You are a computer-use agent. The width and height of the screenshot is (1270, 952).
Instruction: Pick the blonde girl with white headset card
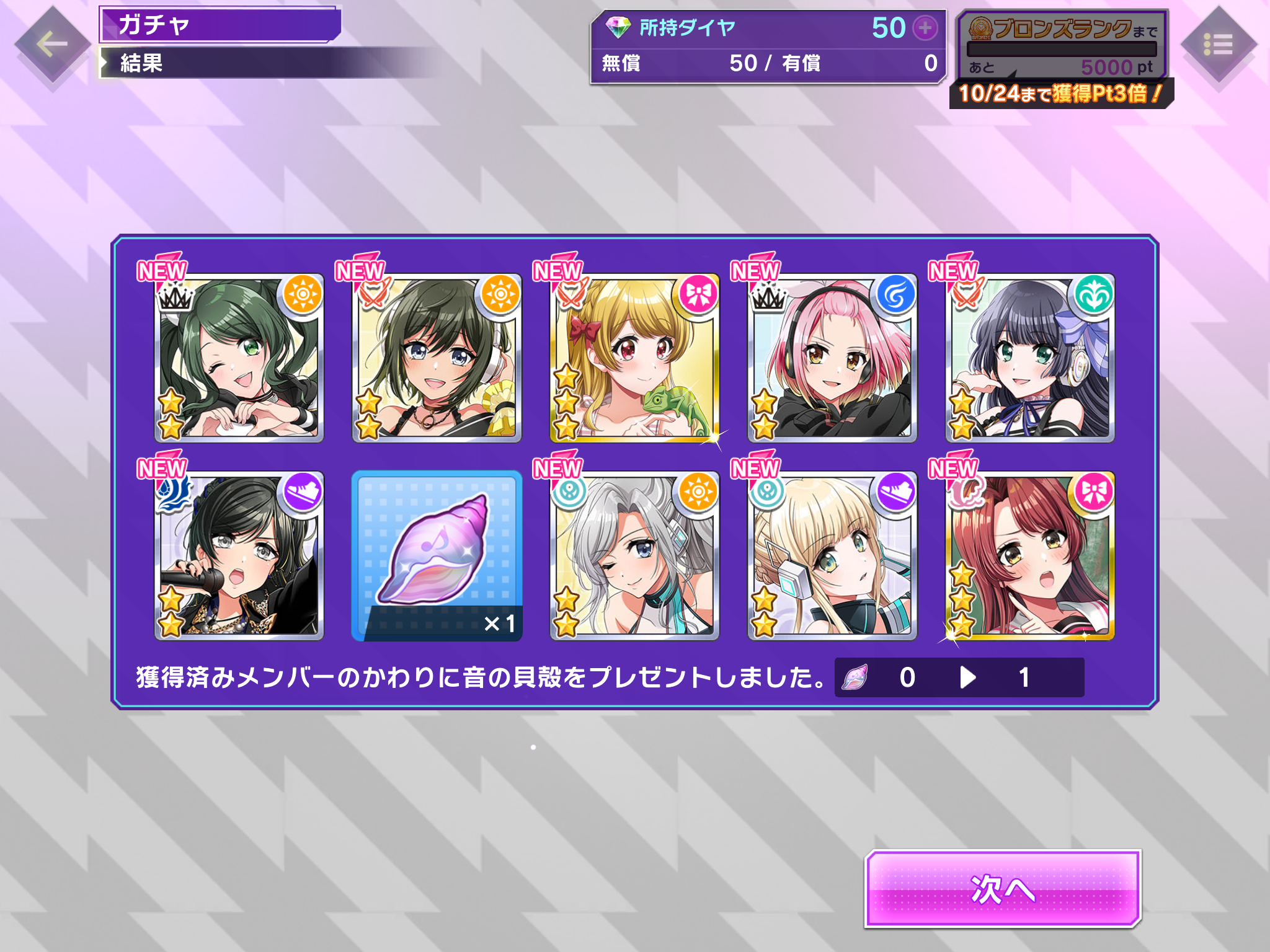click(832, 556)
